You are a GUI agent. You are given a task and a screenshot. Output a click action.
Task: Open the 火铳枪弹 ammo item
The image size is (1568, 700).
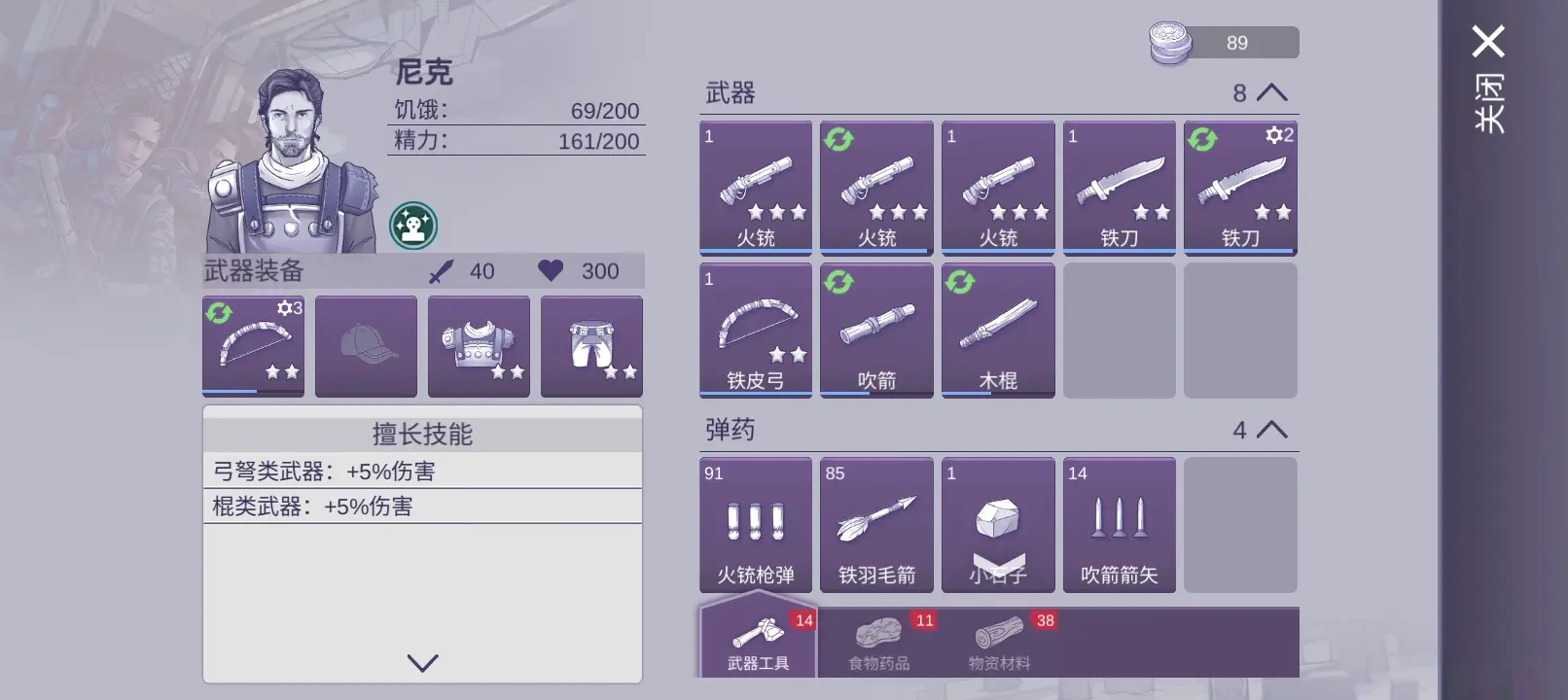755,525
